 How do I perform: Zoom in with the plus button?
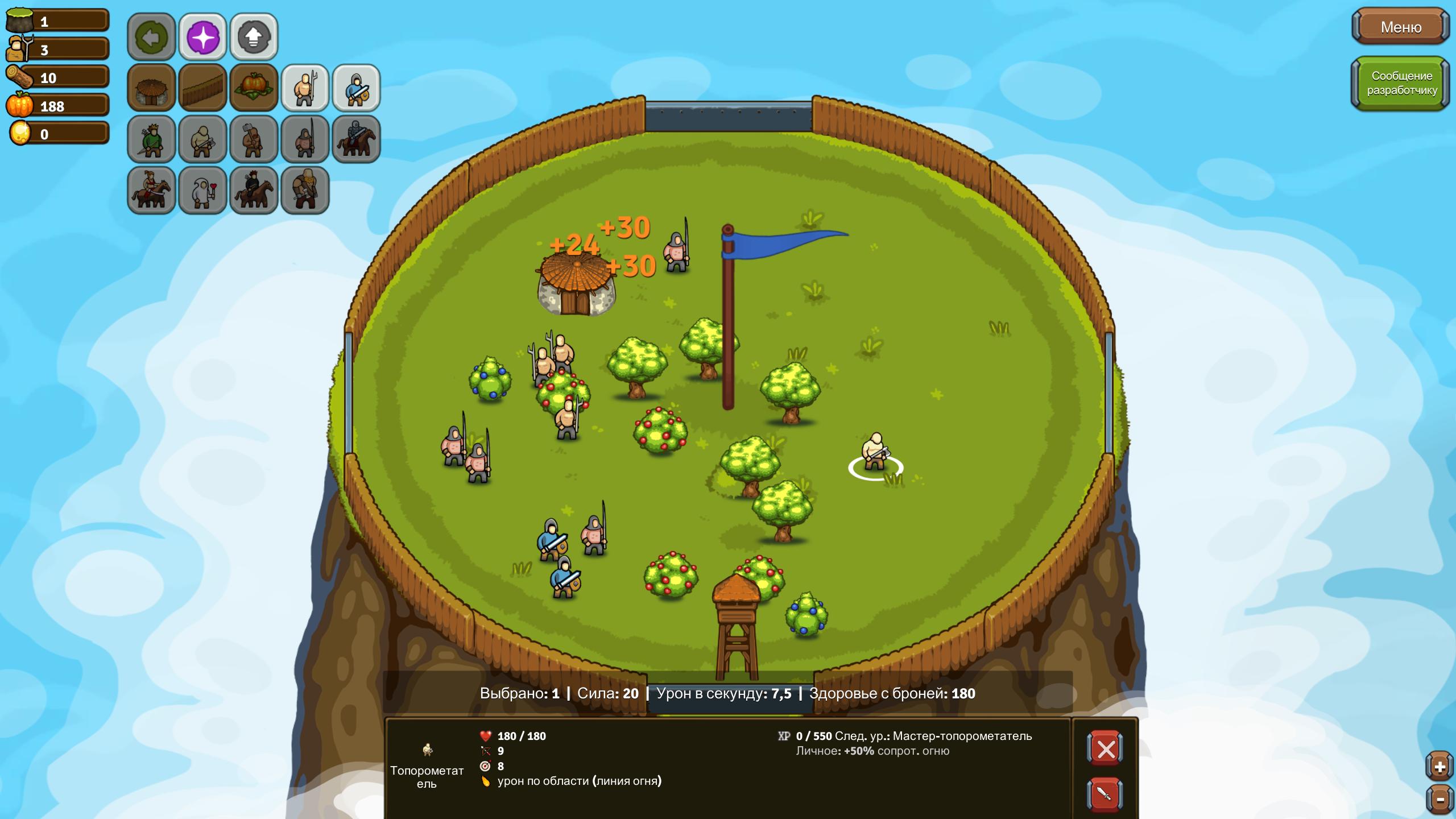[x=1440, y=767]
